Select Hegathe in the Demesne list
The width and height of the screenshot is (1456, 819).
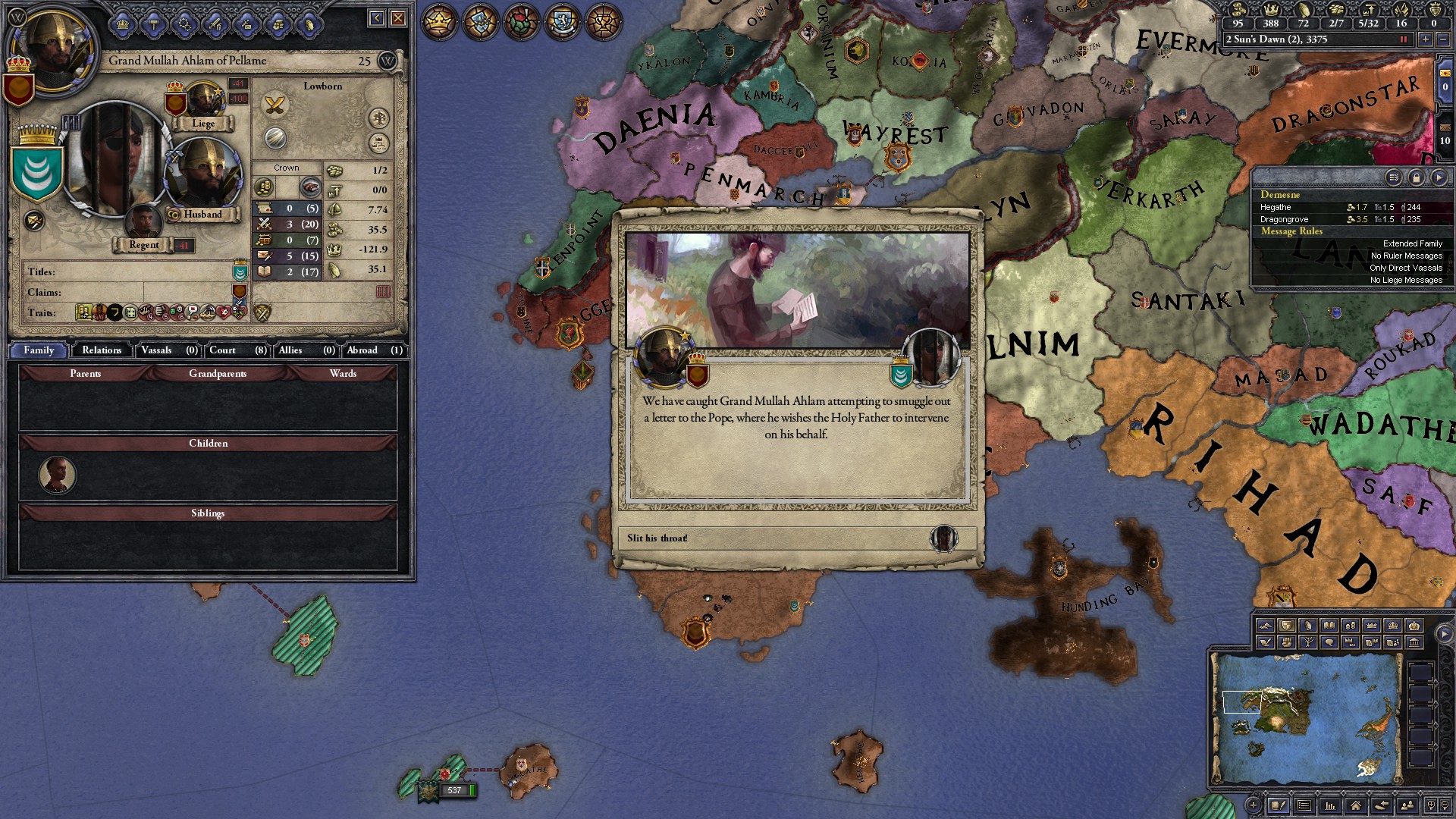coord(1276,207)
